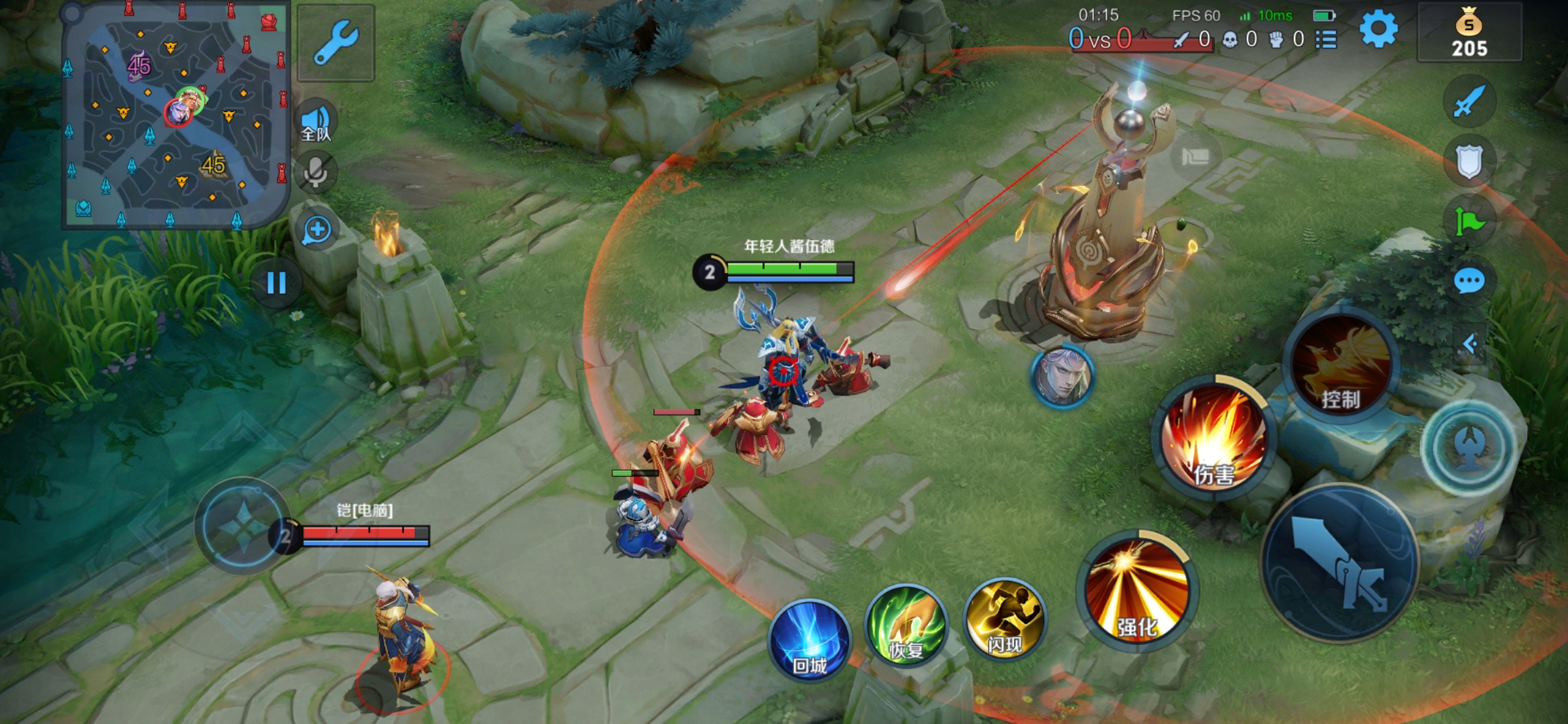The height and width of the screenshot is (724, 1568).
Task: Send the shield defend signal
Action: click(1469, 162)
